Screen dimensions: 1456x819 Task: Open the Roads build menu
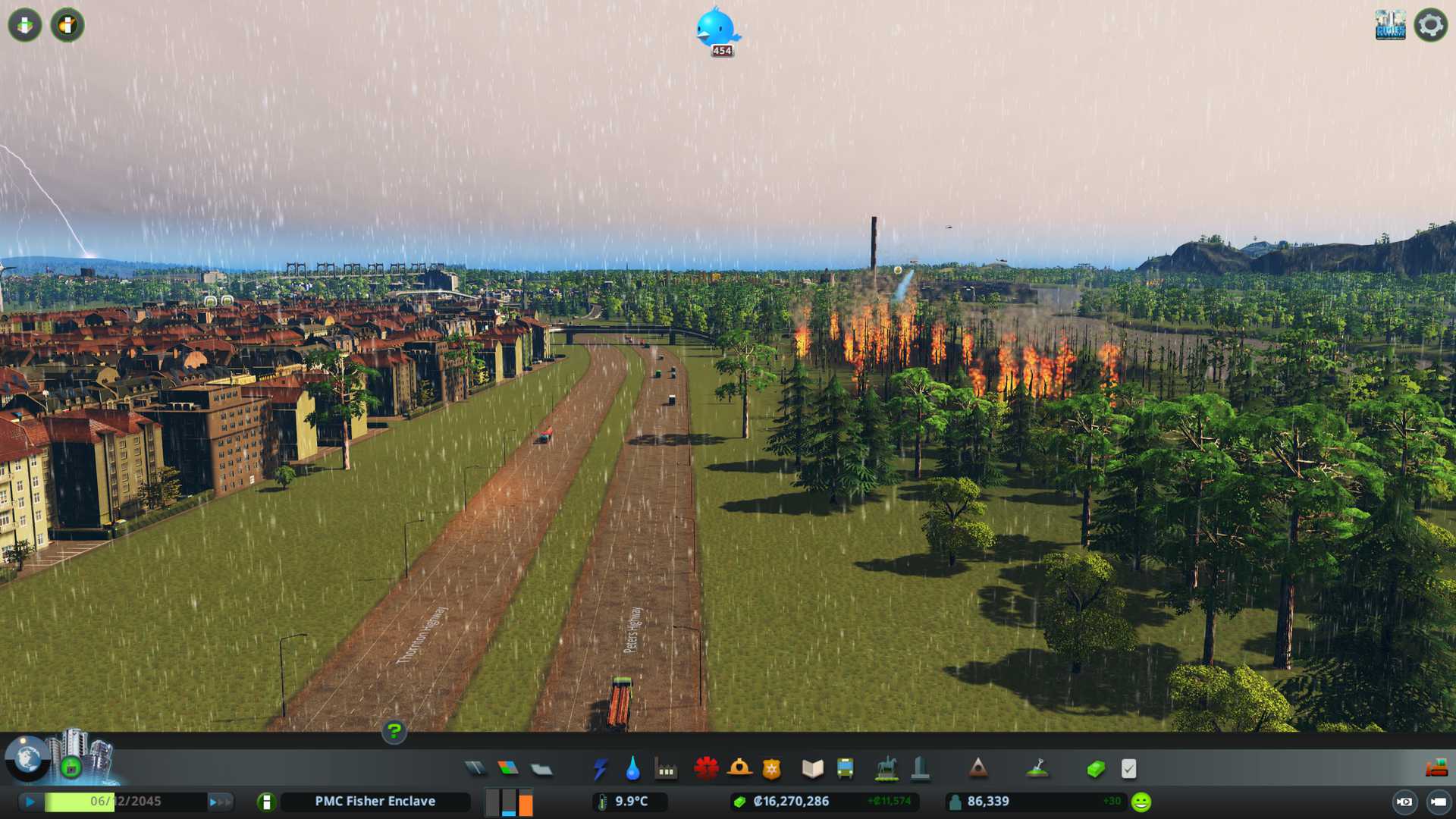[475, 769]
